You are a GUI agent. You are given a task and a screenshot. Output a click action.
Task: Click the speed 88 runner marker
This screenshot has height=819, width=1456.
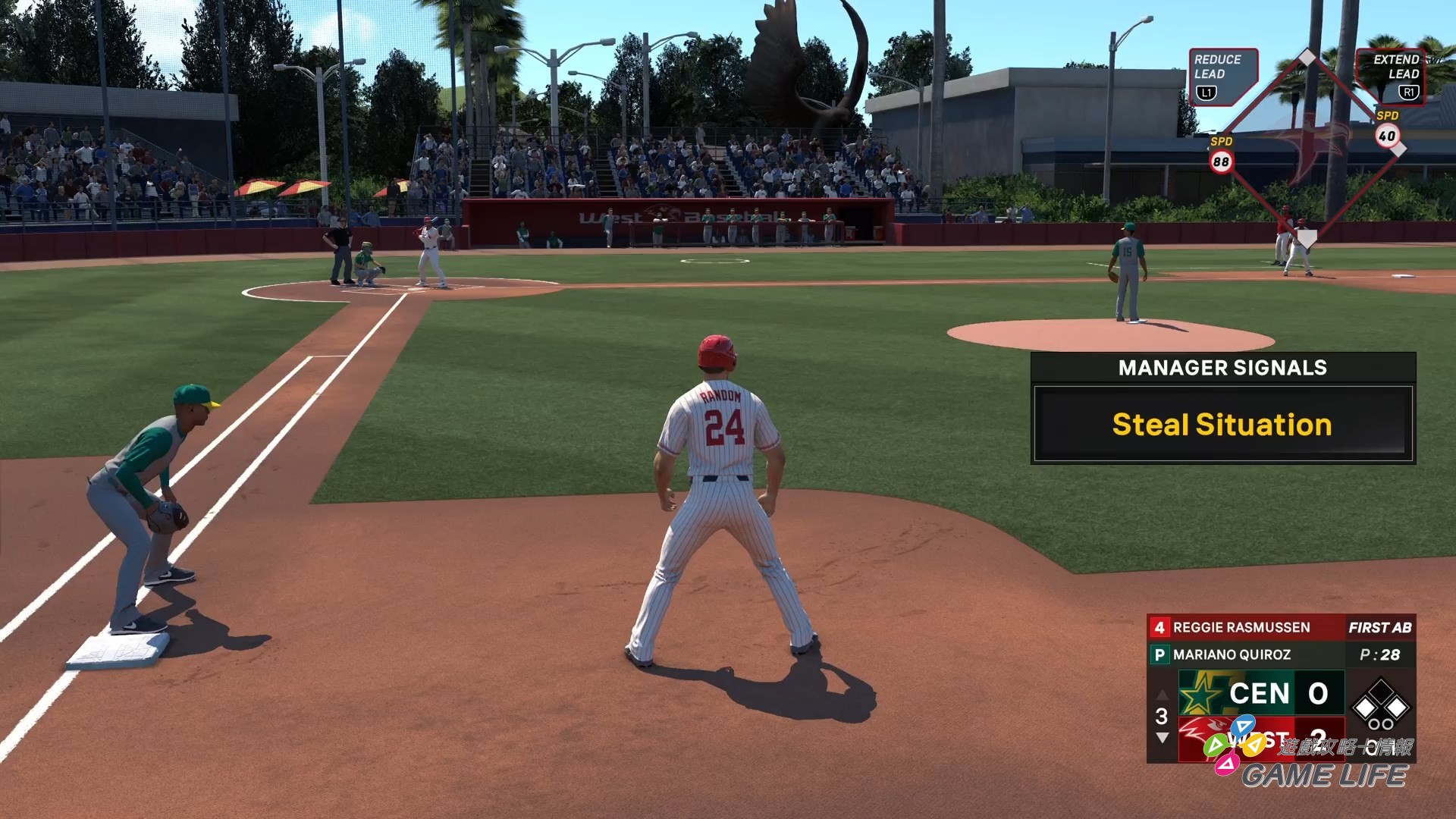[x=1221, y=161]
